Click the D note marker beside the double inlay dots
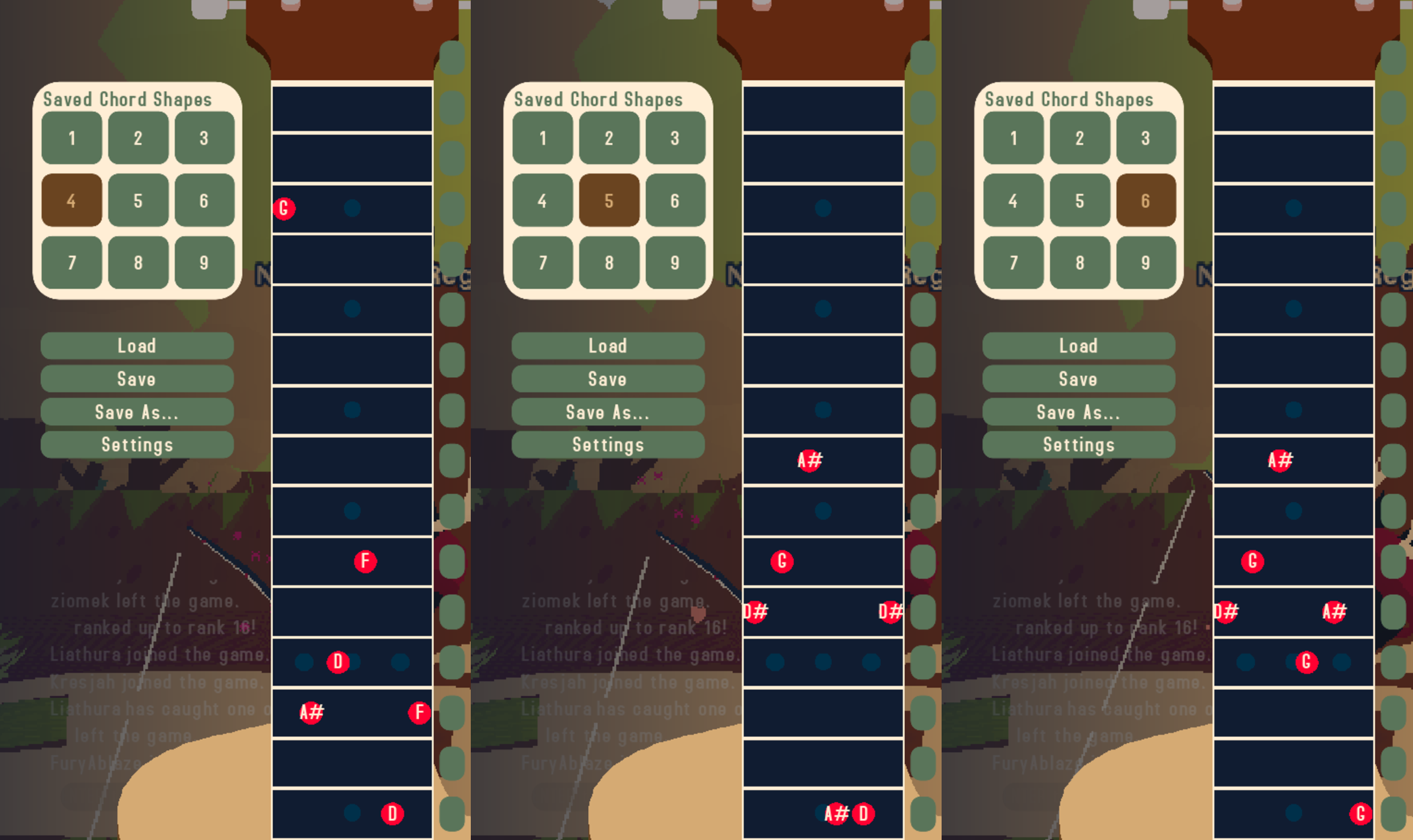The image size is (1413, 840). (338, 662)
